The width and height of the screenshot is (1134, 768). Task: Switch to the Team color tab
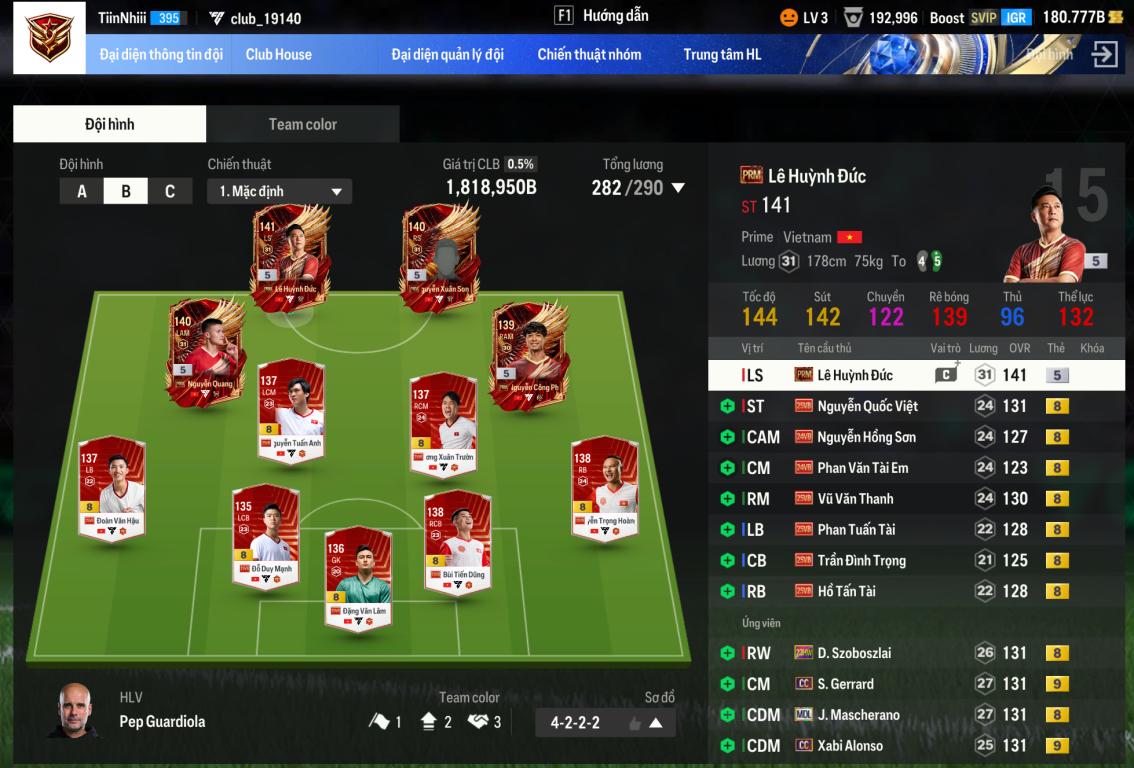coord(302,124)
